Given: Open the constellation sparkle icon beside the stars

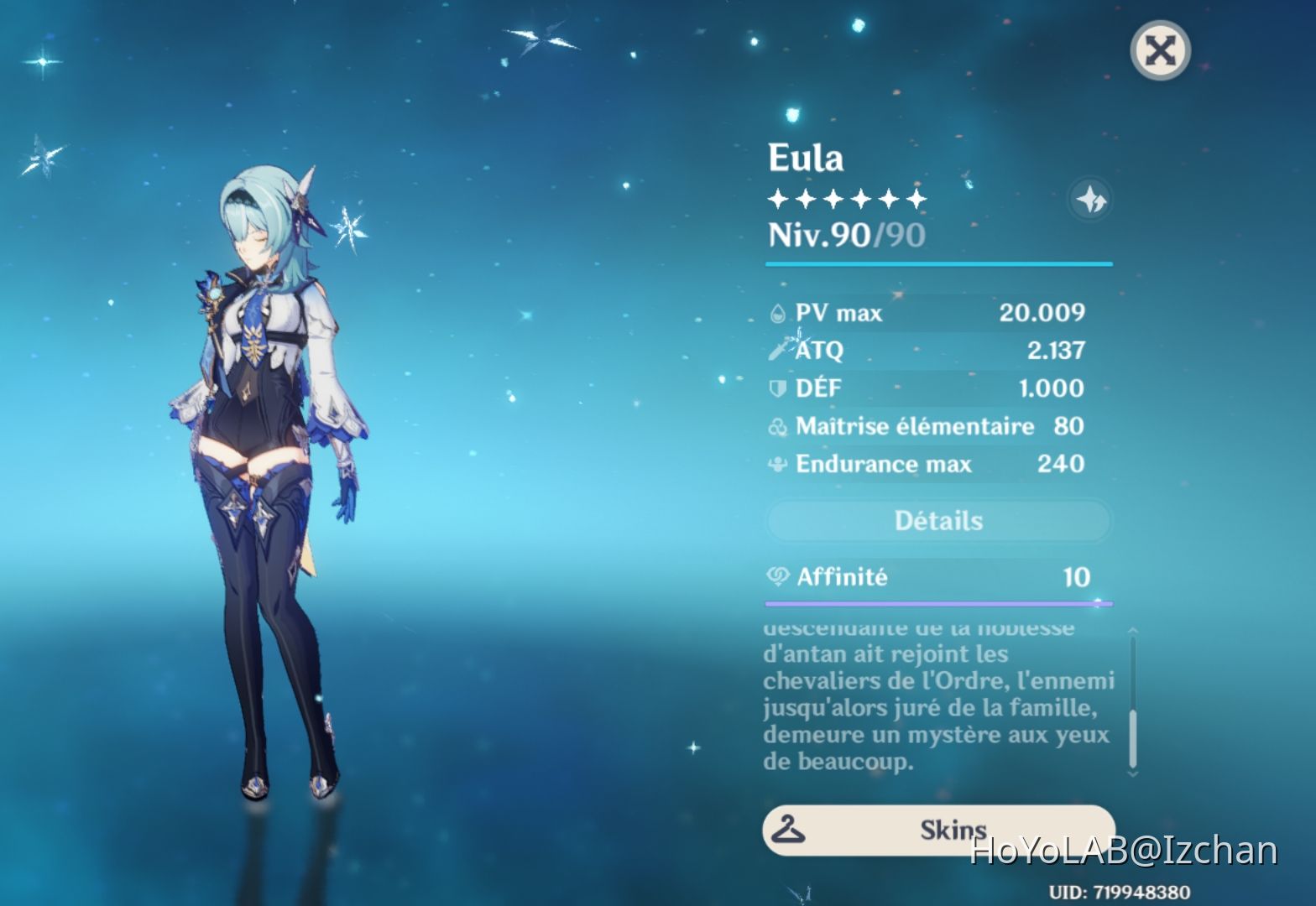Looking at the screenshot, I should pos(1089,200).
